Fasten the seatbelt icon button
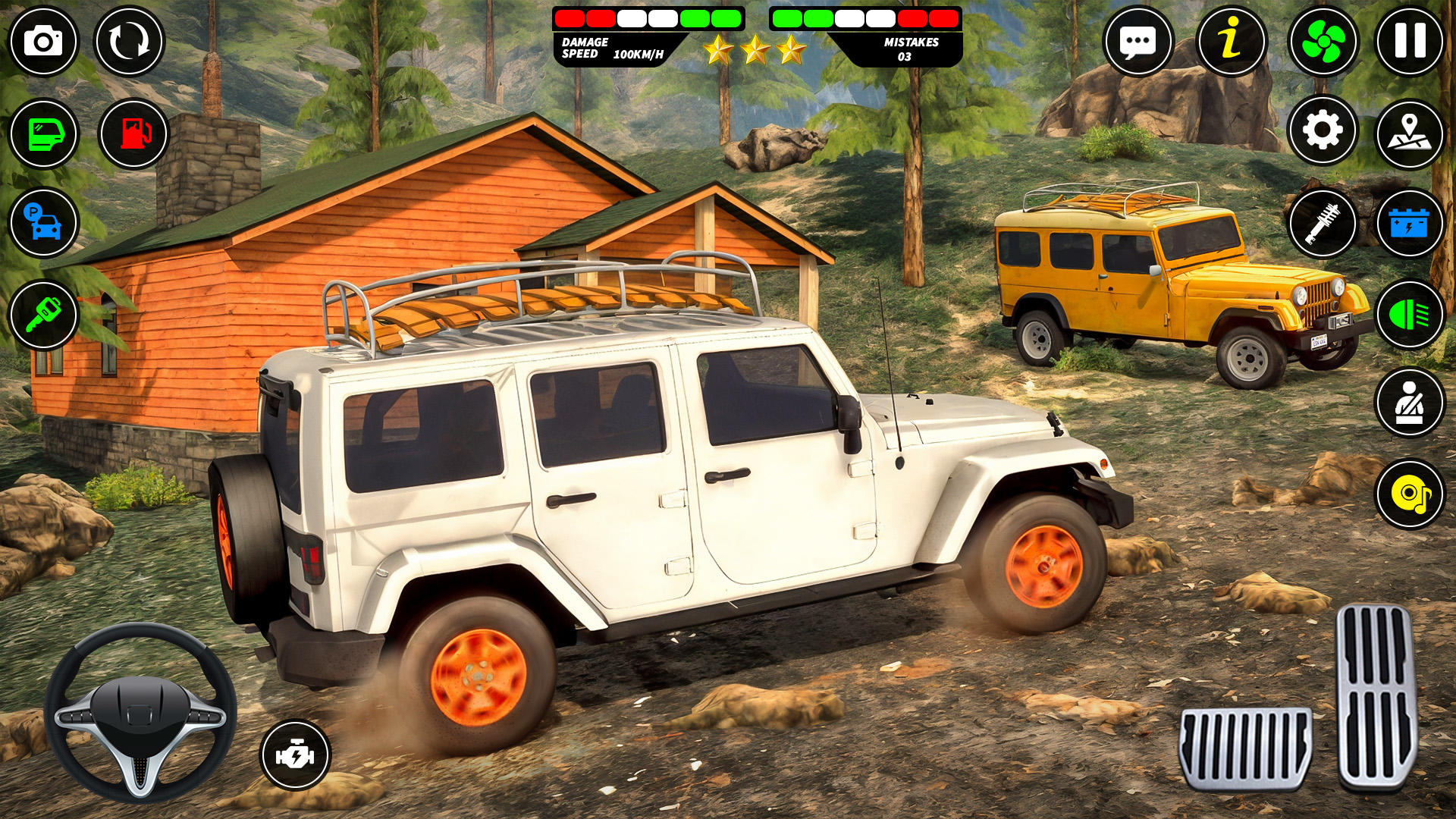This screenshot has height=819, width=1456. pos(1410,403)
